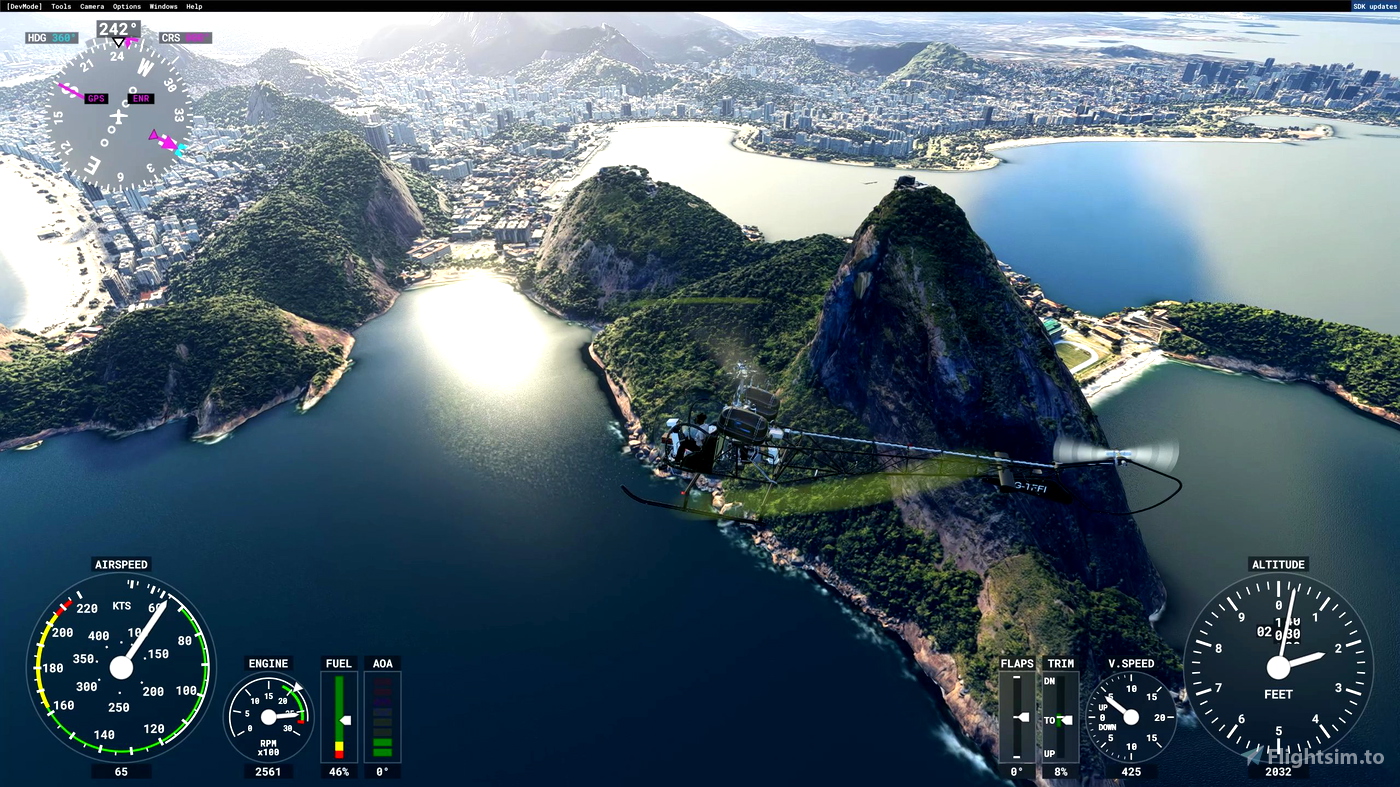Toggle the GPS source indicator

click(98, 98)
